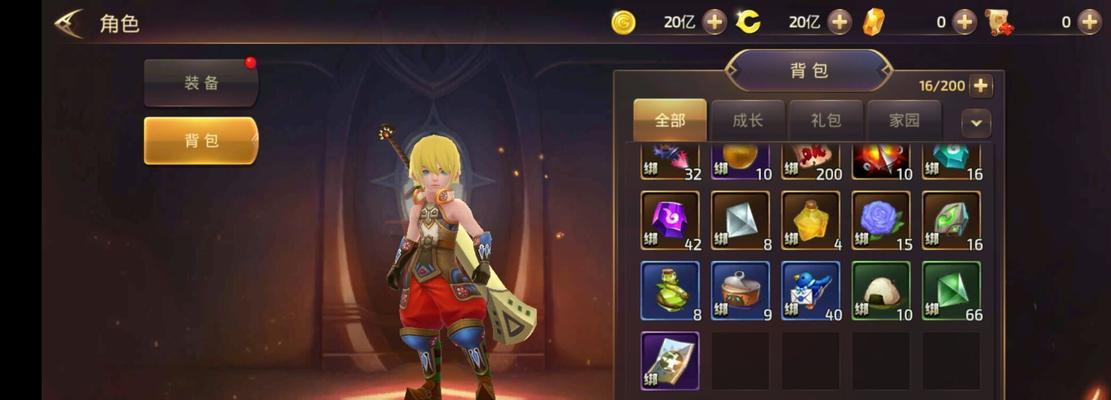
Task: Select the purple swirl gem item
Action: (670, 220)
